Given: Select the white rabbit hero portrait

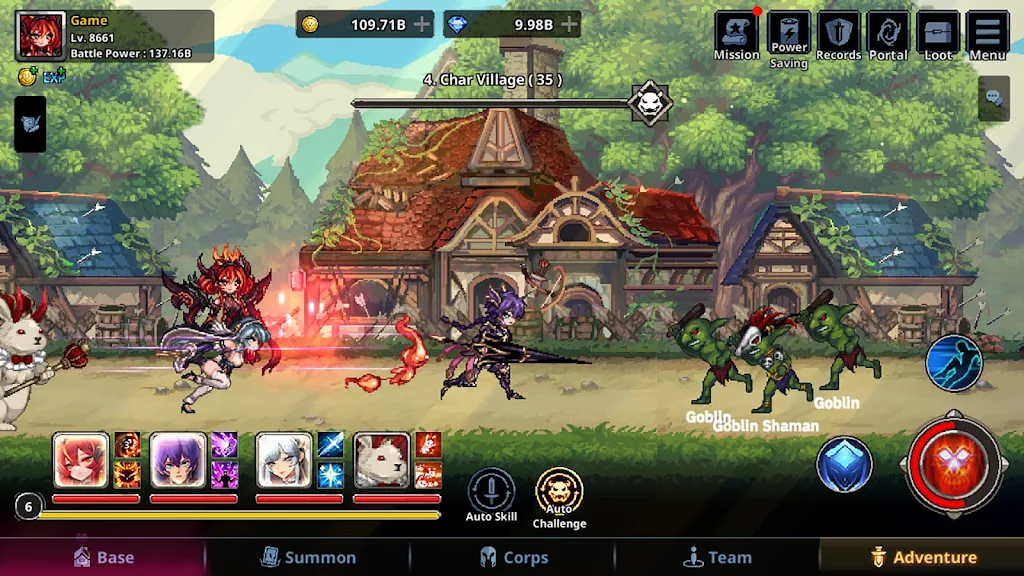Looking at the screenshot, I should click(x=382, y=460).
